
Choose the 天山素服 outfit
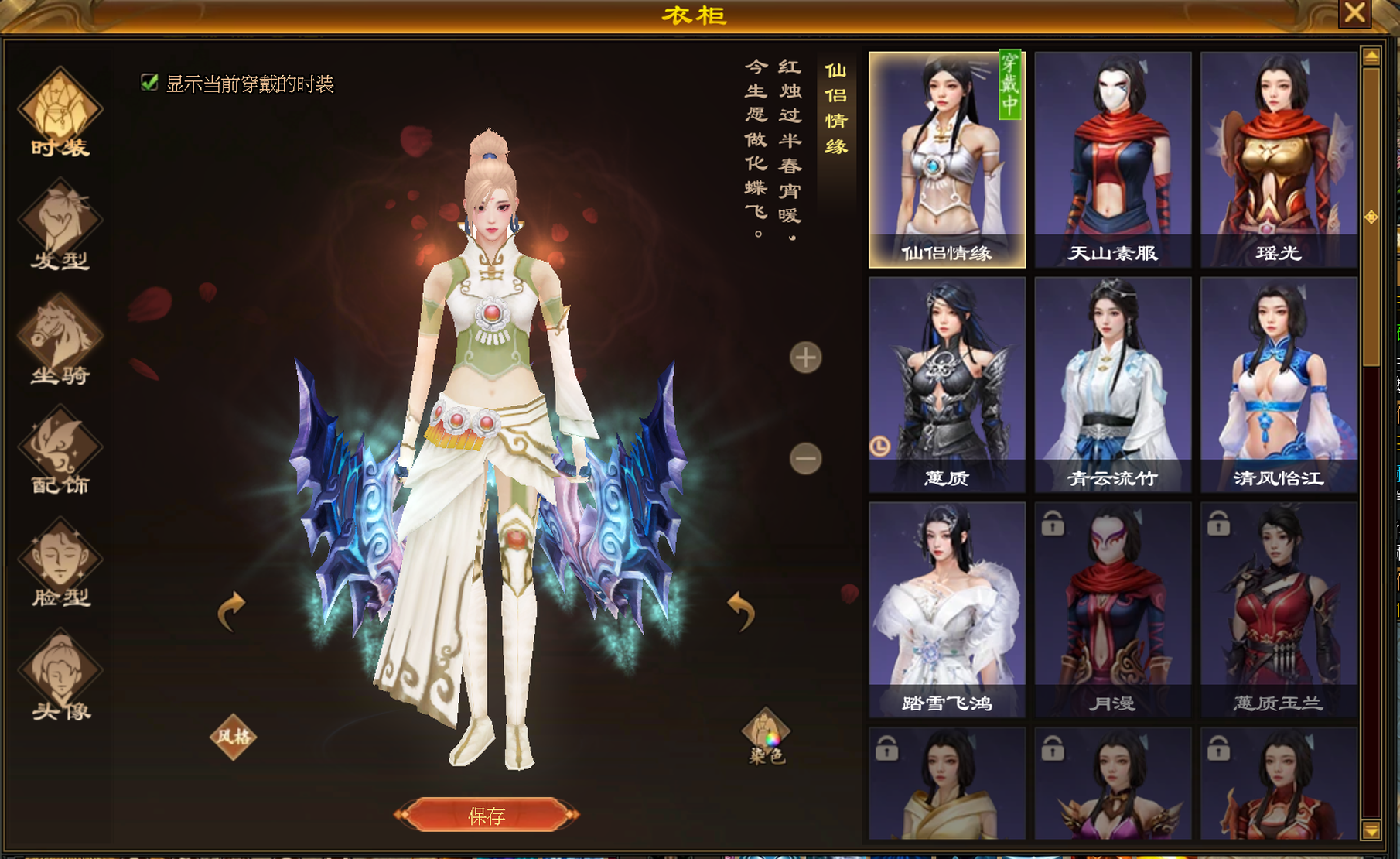pyautogui.click(x=1112, y=159)
